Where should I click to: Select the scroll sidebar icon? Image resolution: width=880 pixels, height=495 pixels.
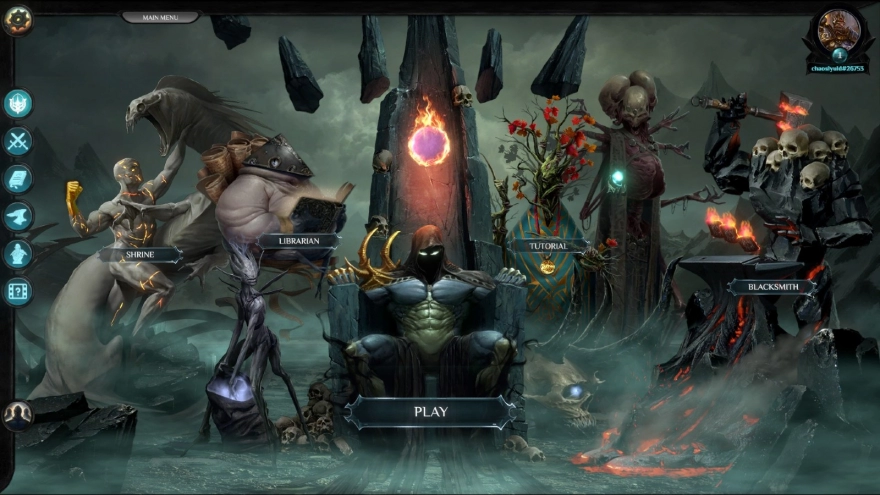coord(19,179)
